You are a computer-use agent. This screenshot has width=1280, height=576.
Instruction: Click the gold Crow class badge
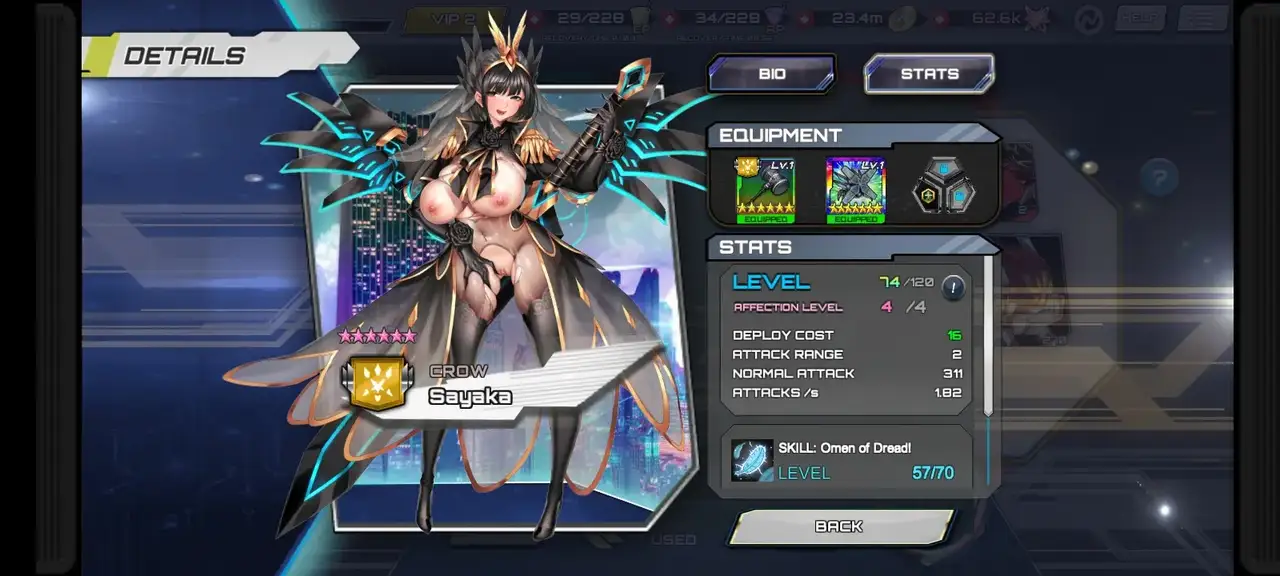point(377,384)
